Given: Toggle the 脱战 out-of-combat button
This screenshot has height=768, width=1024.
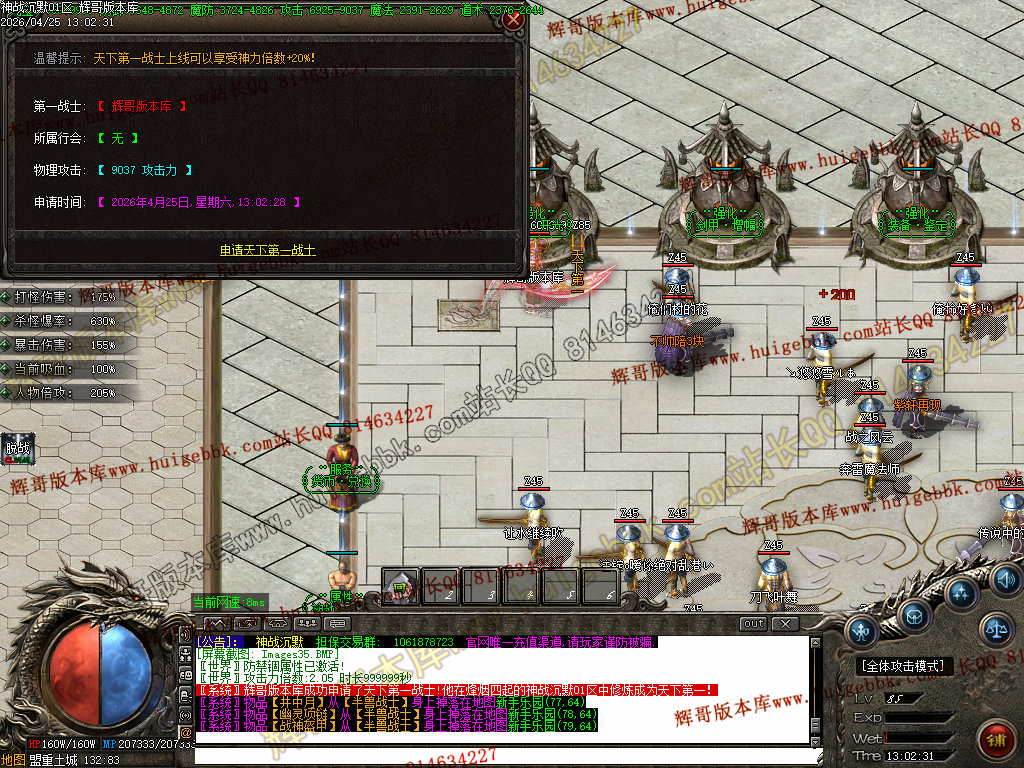Looking at the screenshot, I should (19, 449).
